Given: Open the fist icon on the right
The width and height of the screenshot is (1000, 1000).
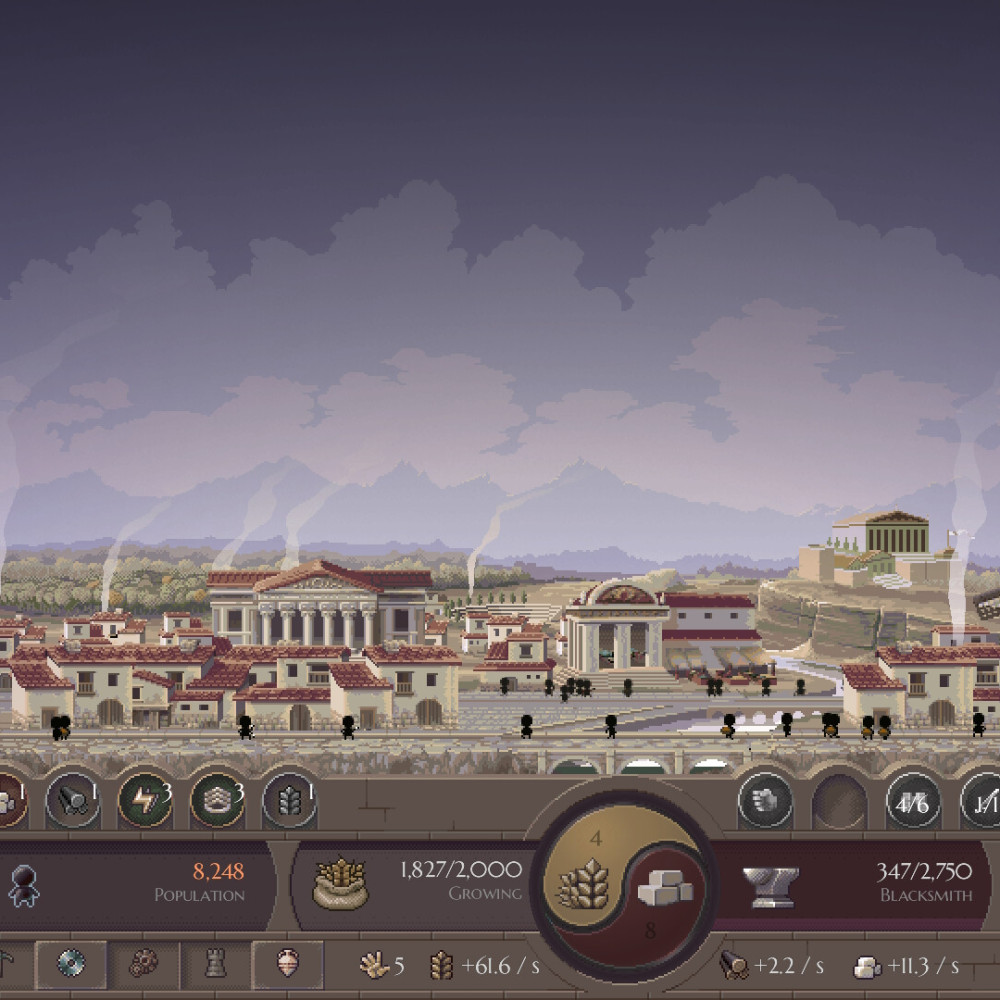Looking at the screenshot, I should 765,801.
